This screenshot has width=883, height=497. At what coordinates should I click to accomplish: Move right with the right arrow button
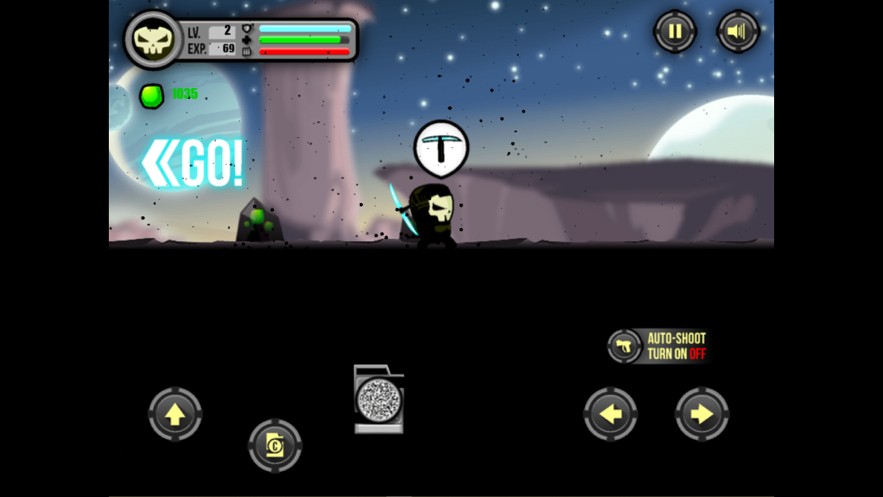(701, 414)
